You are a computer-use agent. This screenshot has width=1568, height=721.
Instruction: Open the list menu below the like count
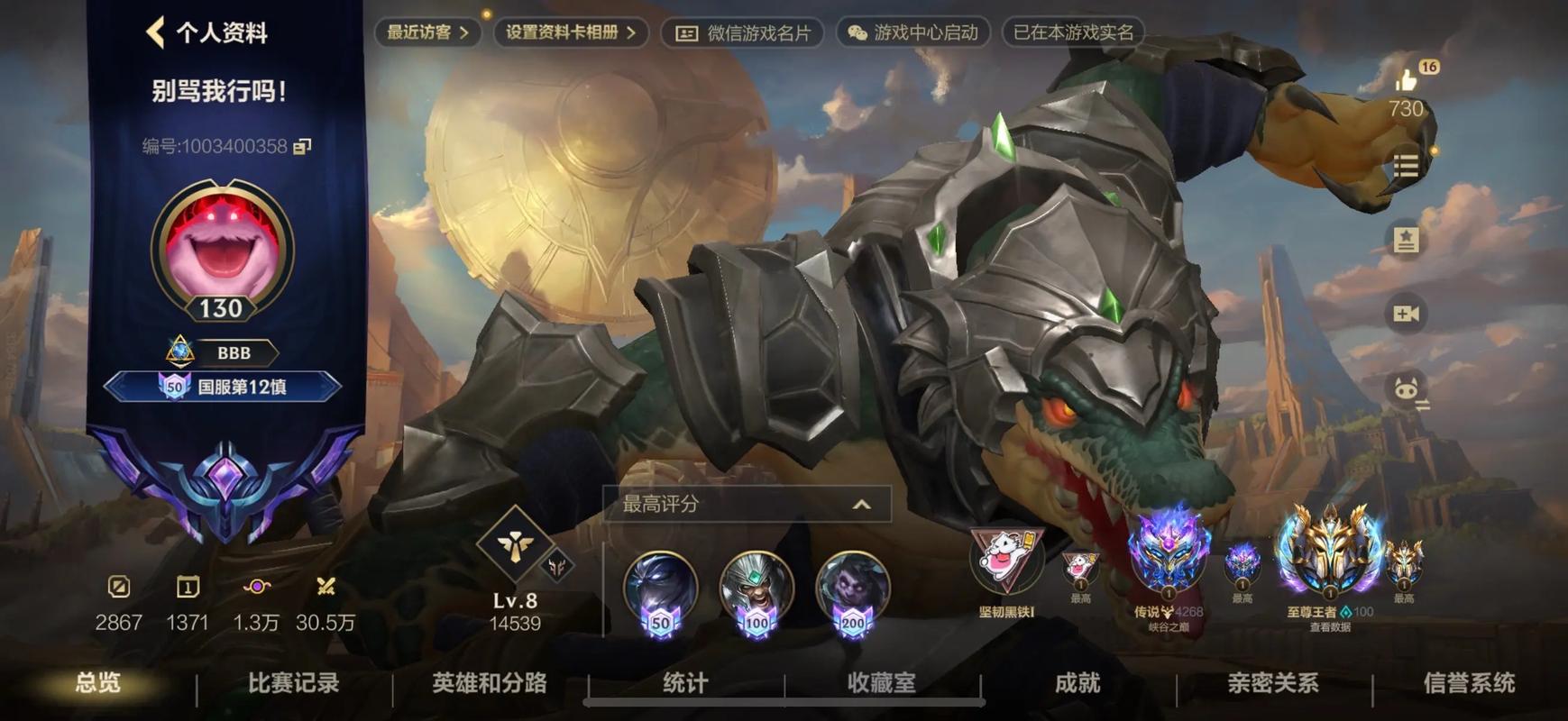pos(1408,165)
